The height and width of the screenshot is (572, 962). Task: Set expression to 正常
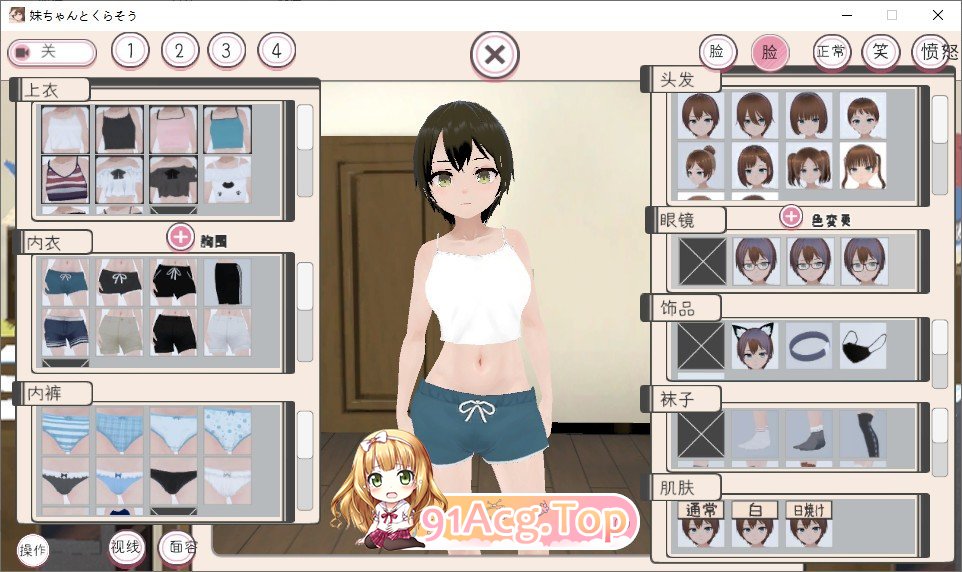(x=832, y=52)
